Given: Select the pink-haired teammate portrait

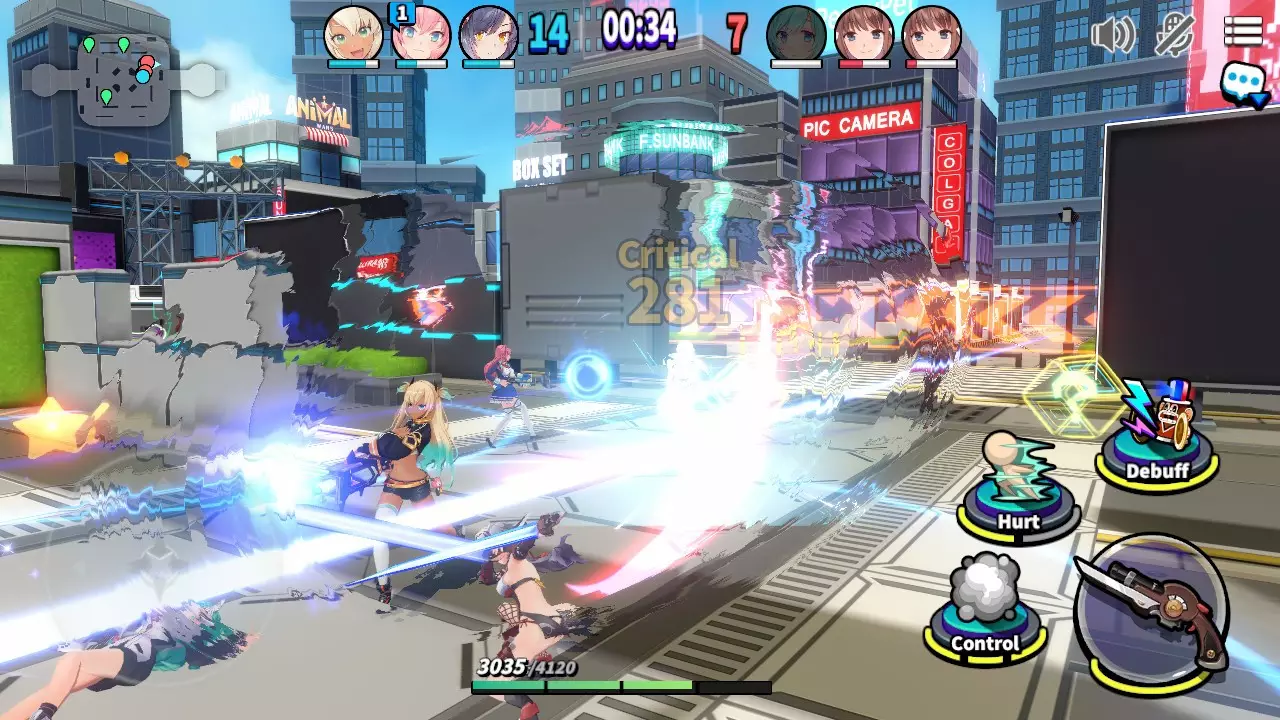Looking at the screenshot, I should [420, 33].
